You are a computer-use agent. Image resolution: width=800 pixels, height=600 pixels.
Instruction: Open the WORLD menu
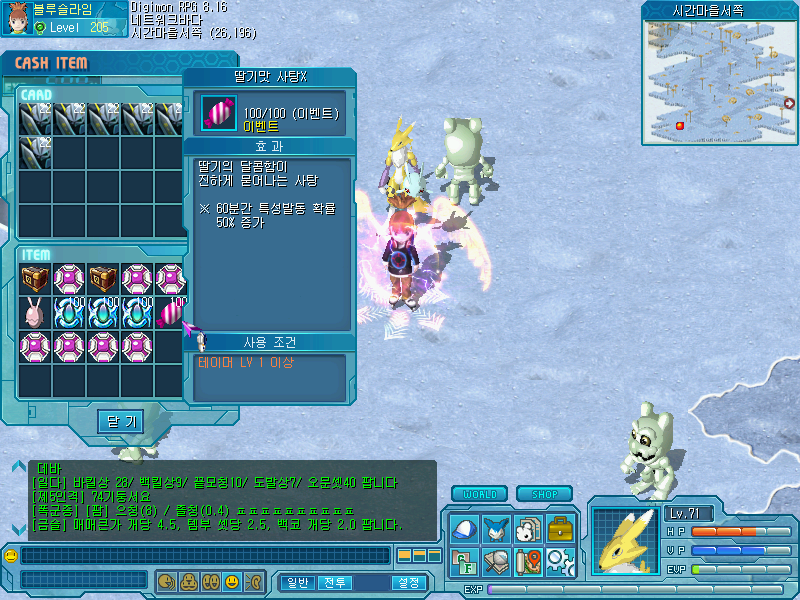click(x=480, y=494)
